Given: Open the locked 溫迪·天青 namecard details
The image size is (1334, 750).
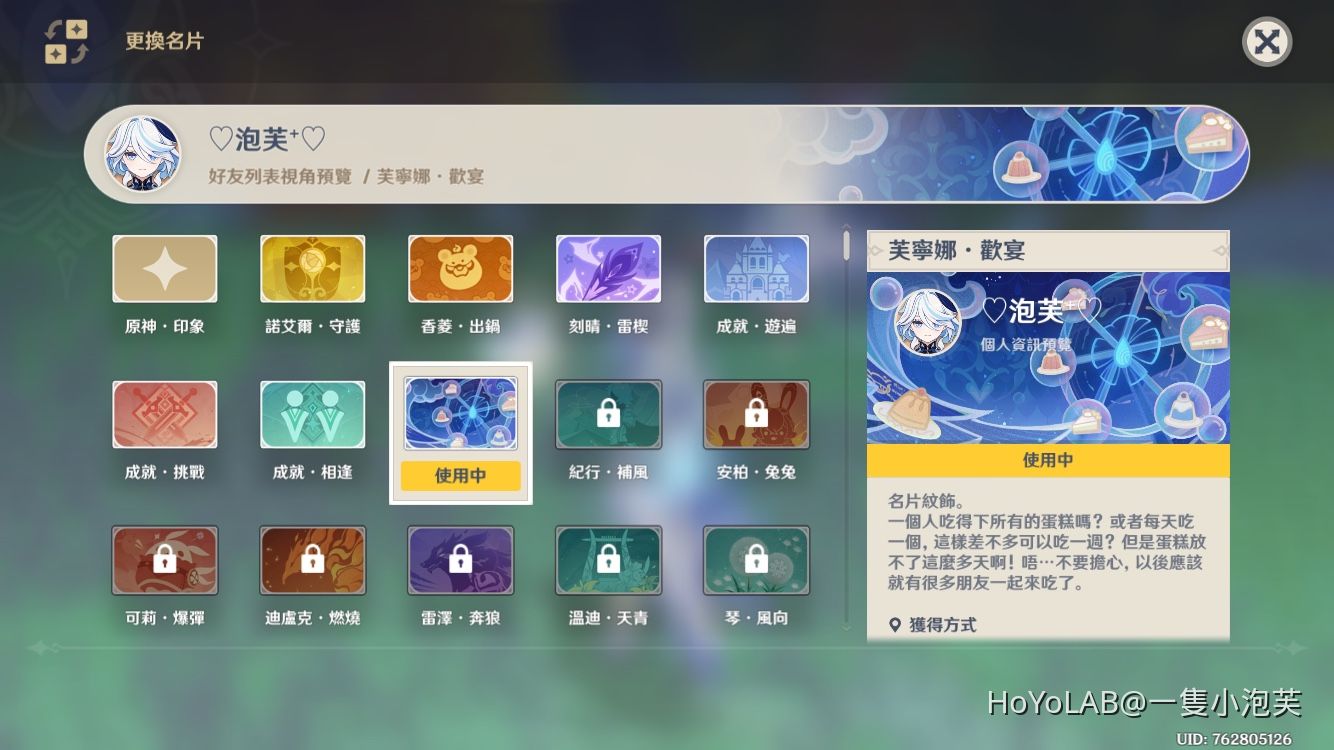Looking at the screenshot, I should click(608, 560).
